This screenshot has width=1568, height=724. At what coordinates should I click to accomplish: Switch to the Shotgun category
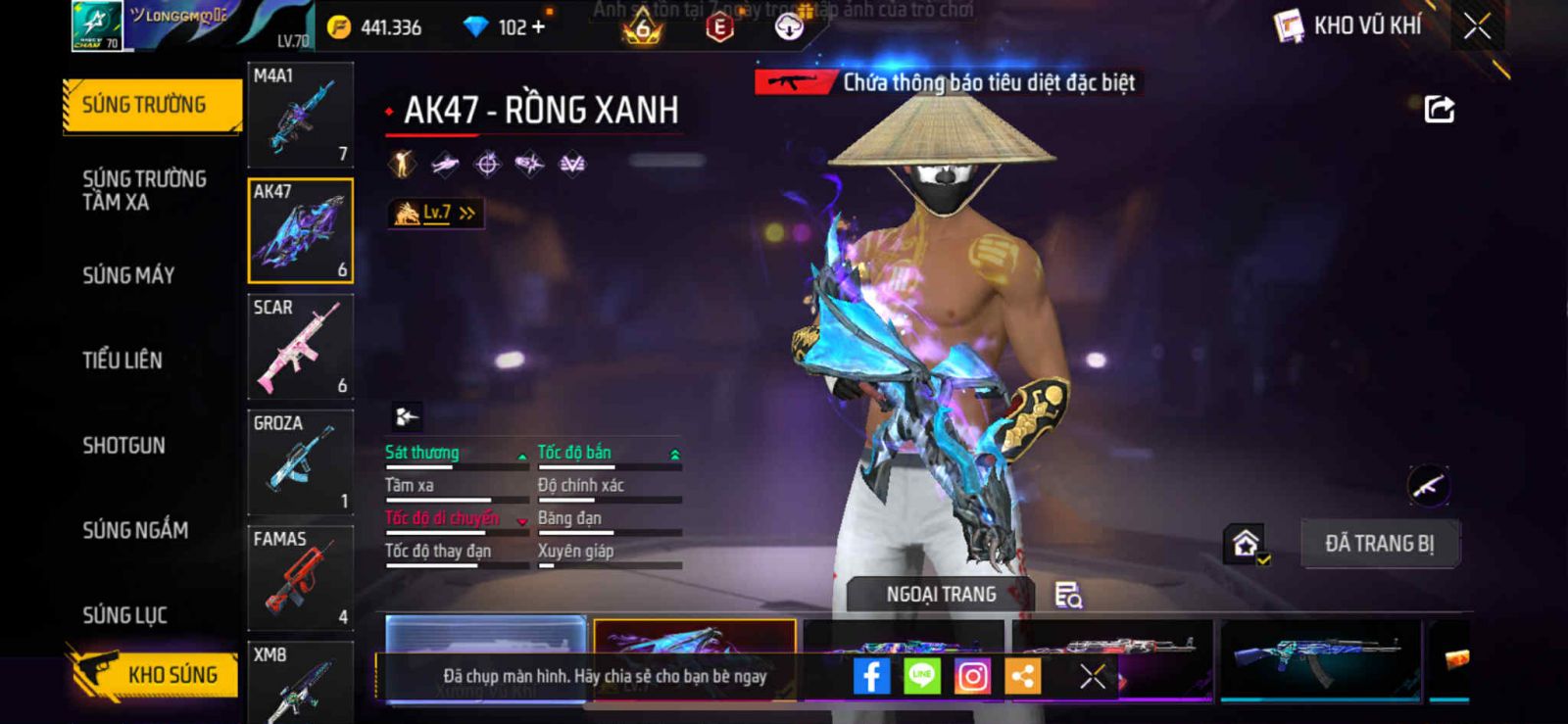point(123,446)
